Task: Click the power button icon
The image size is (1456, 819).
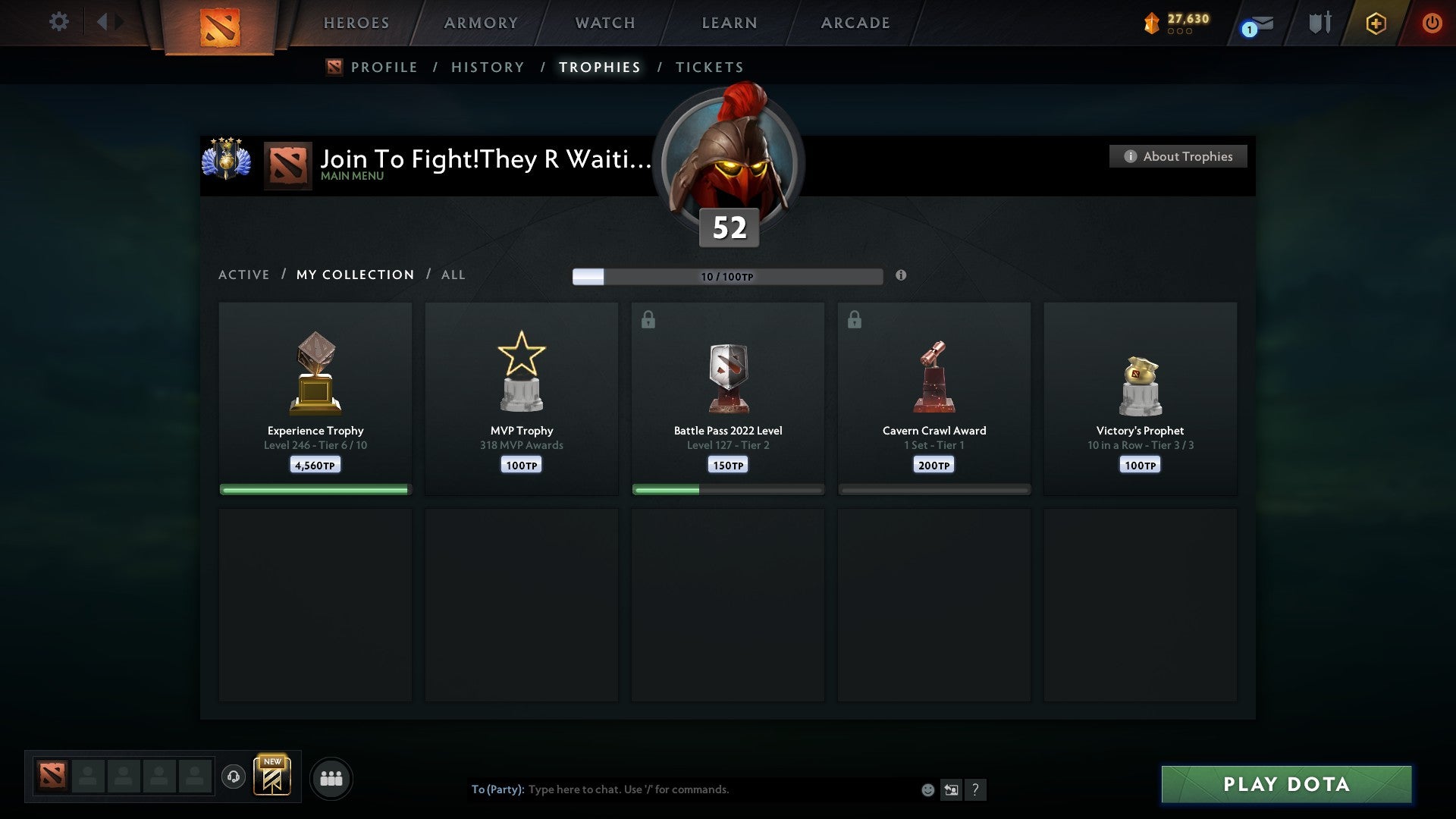Action: pos(1432,23)
